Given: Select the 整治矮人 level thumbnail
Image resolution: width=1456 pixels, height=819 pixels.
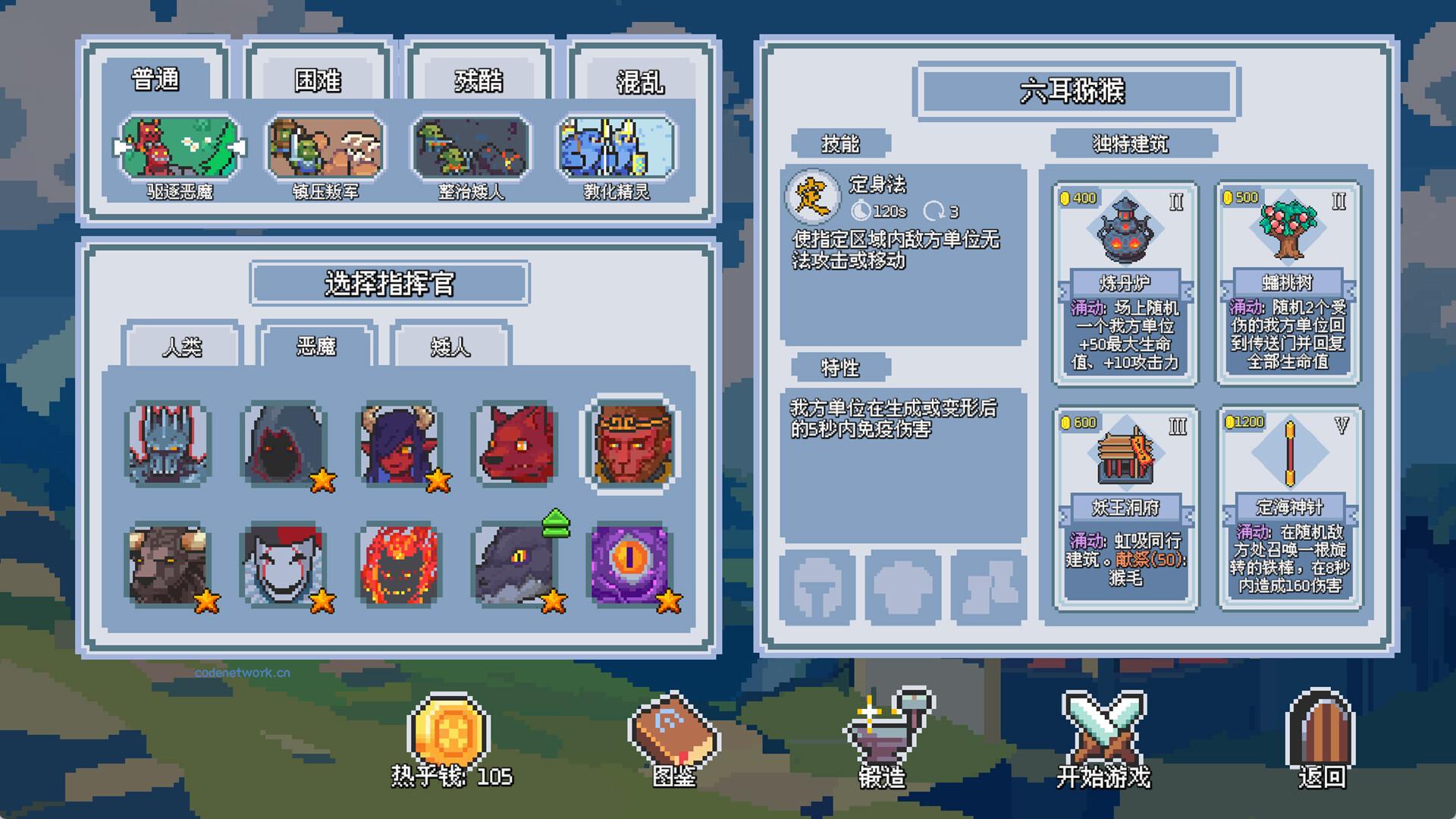Looking at the screenshot, I should pyautogui.click(x=470, y=146).
